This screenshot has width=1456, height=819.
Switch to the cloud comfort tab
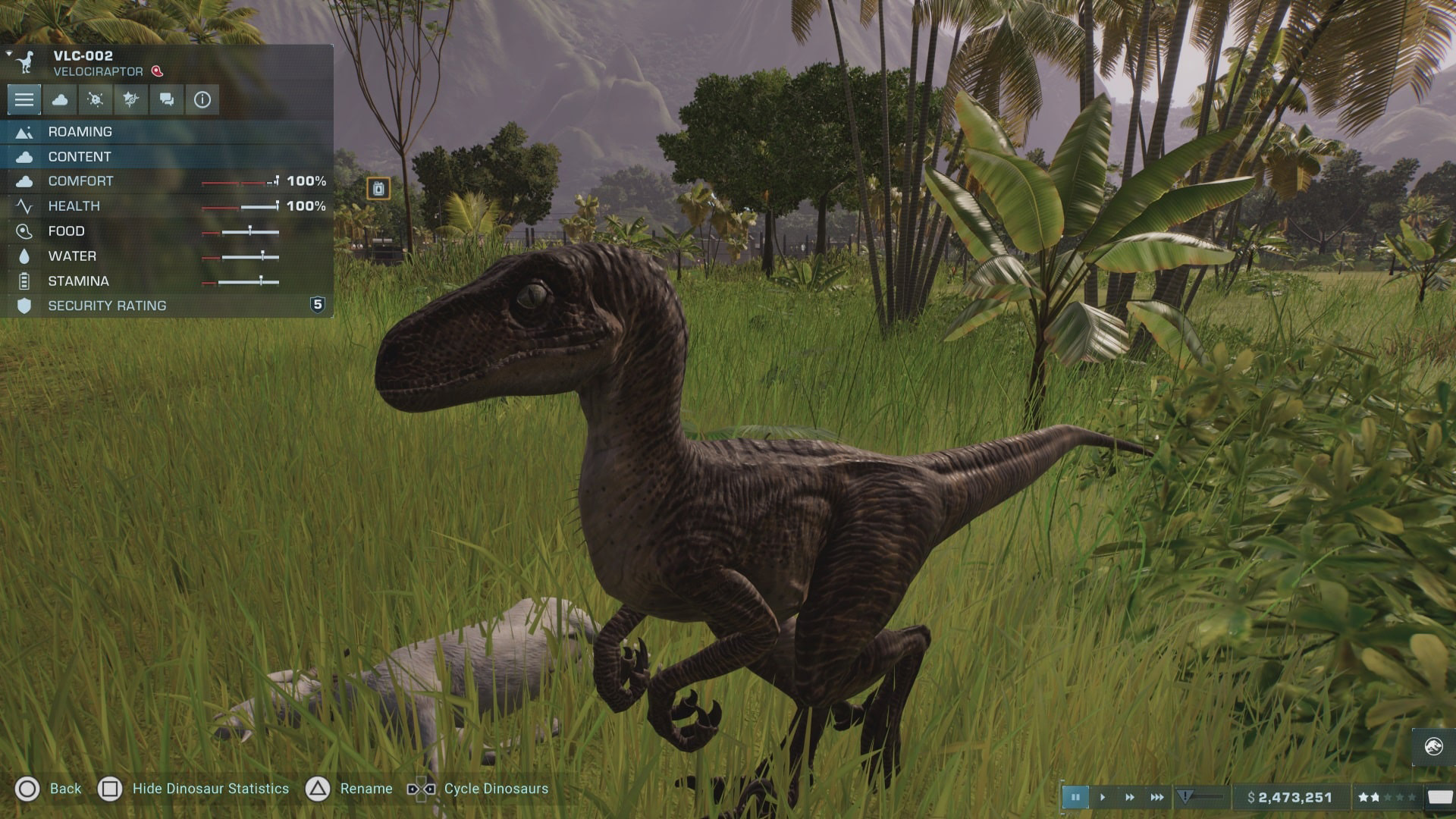pyautogui.click(x=60, y=99)
